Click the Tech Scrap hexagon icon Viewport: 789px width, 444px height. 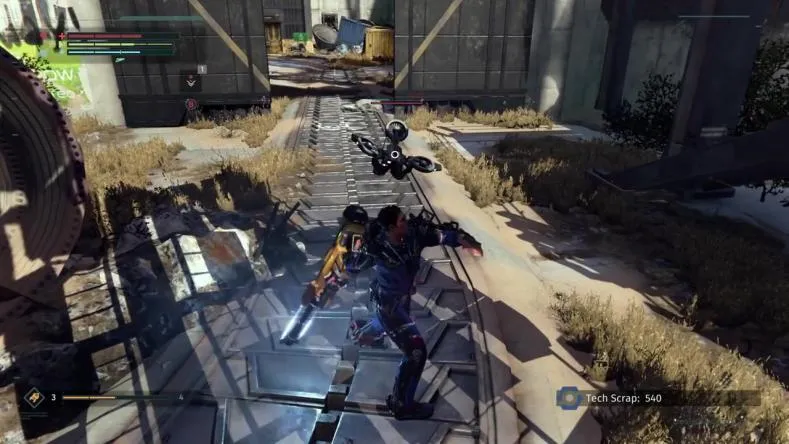(568, 397)
